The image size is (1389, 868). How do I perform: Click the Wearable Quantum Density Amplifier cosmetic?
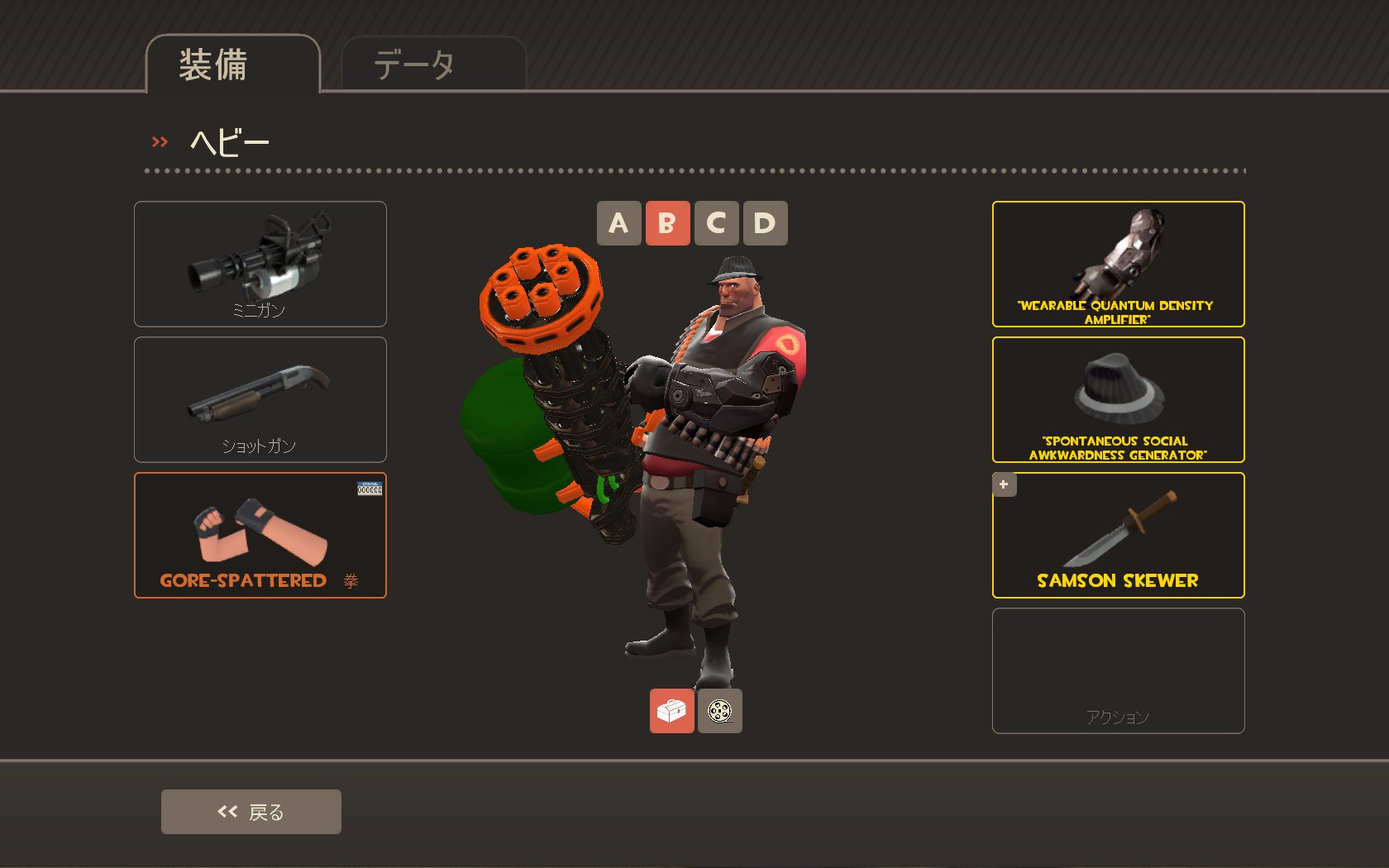pos(1117,264)
